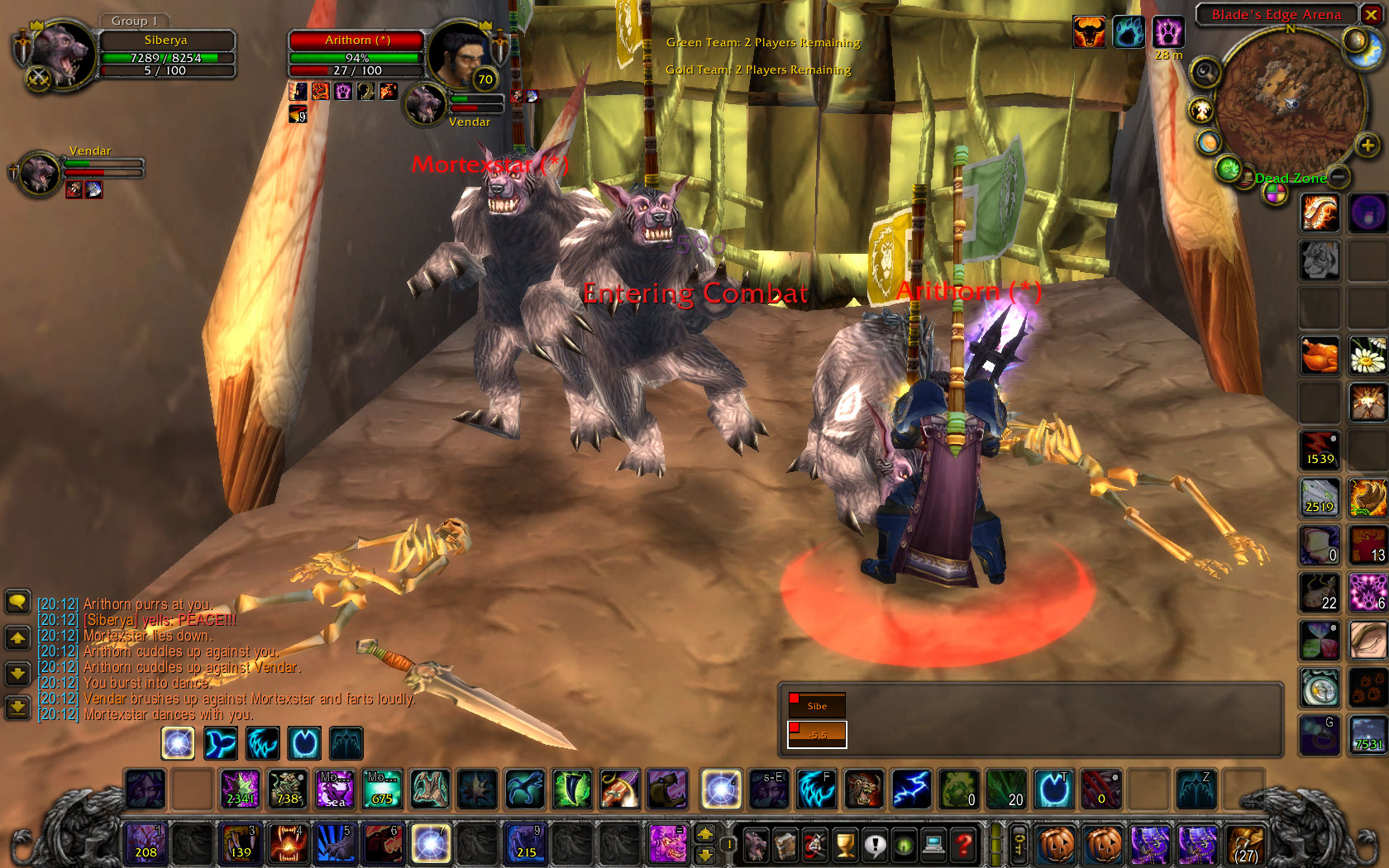Open the spellbook micro button

pos(785,845)
